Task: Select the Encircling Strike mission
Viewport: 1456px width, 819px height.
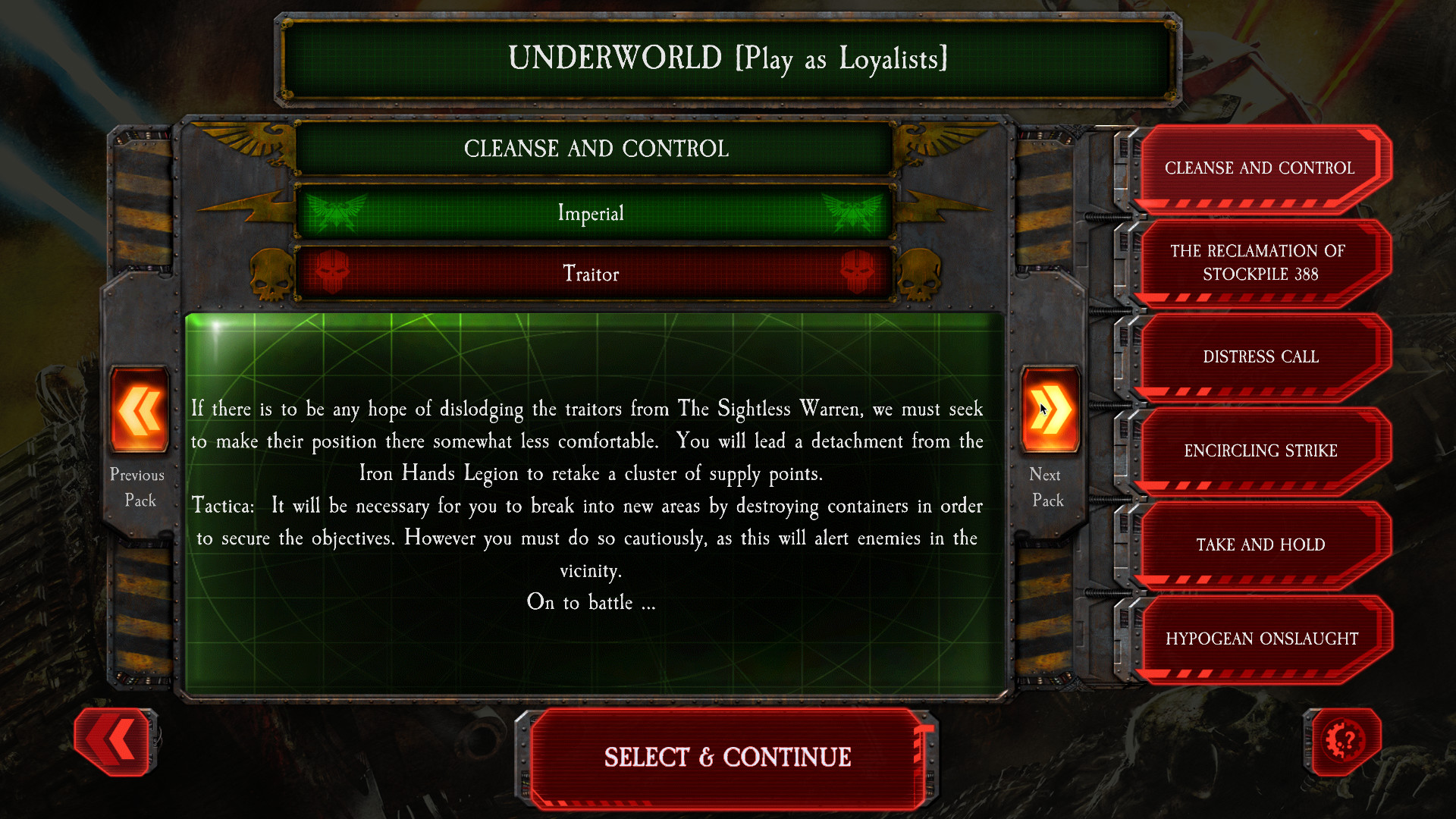Action: (x=1260, y=450)
